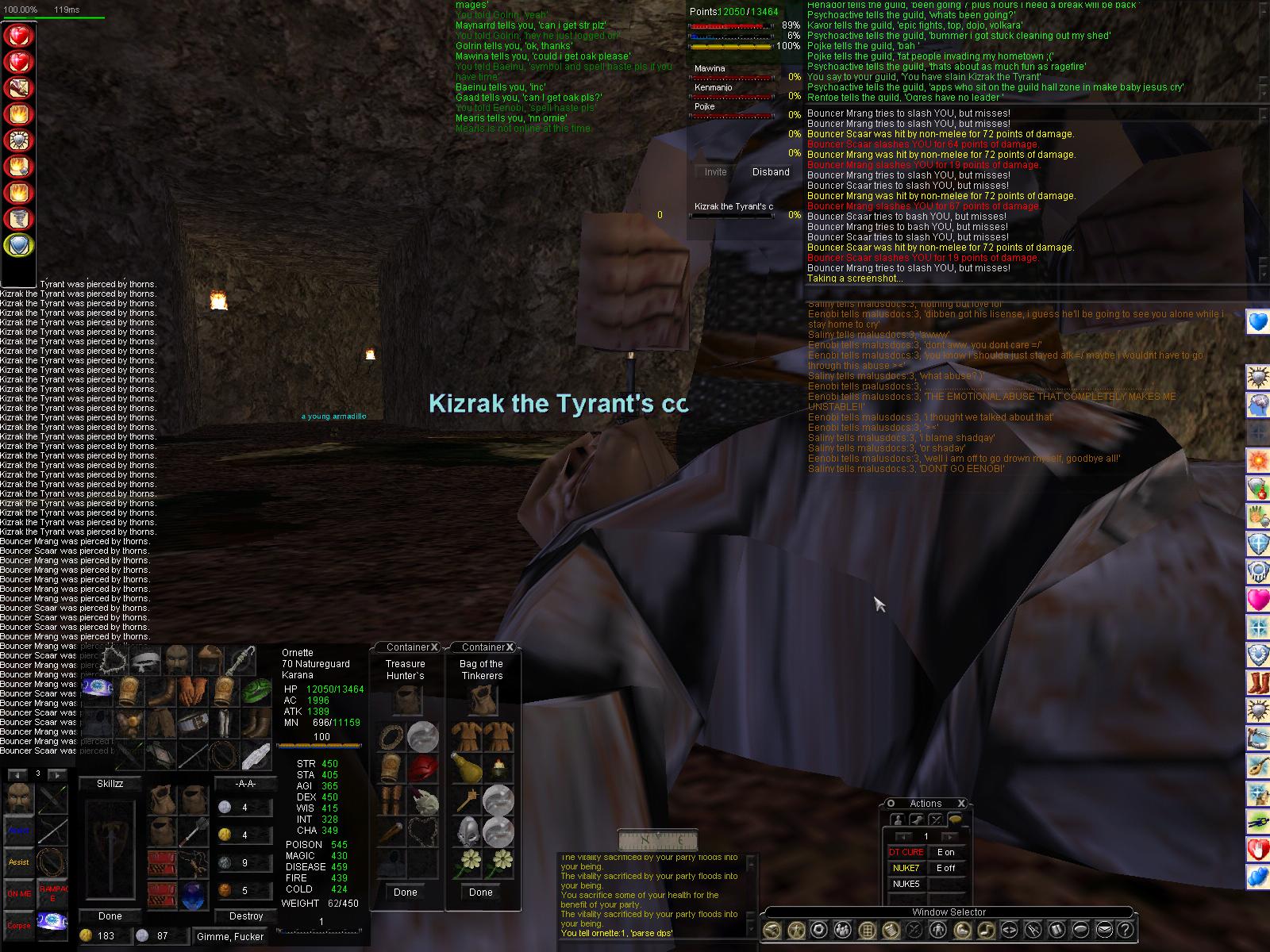Activate the Corpse hotbutton
Image resolution: width=1270 pixels, height=952 pixels.
19,926
